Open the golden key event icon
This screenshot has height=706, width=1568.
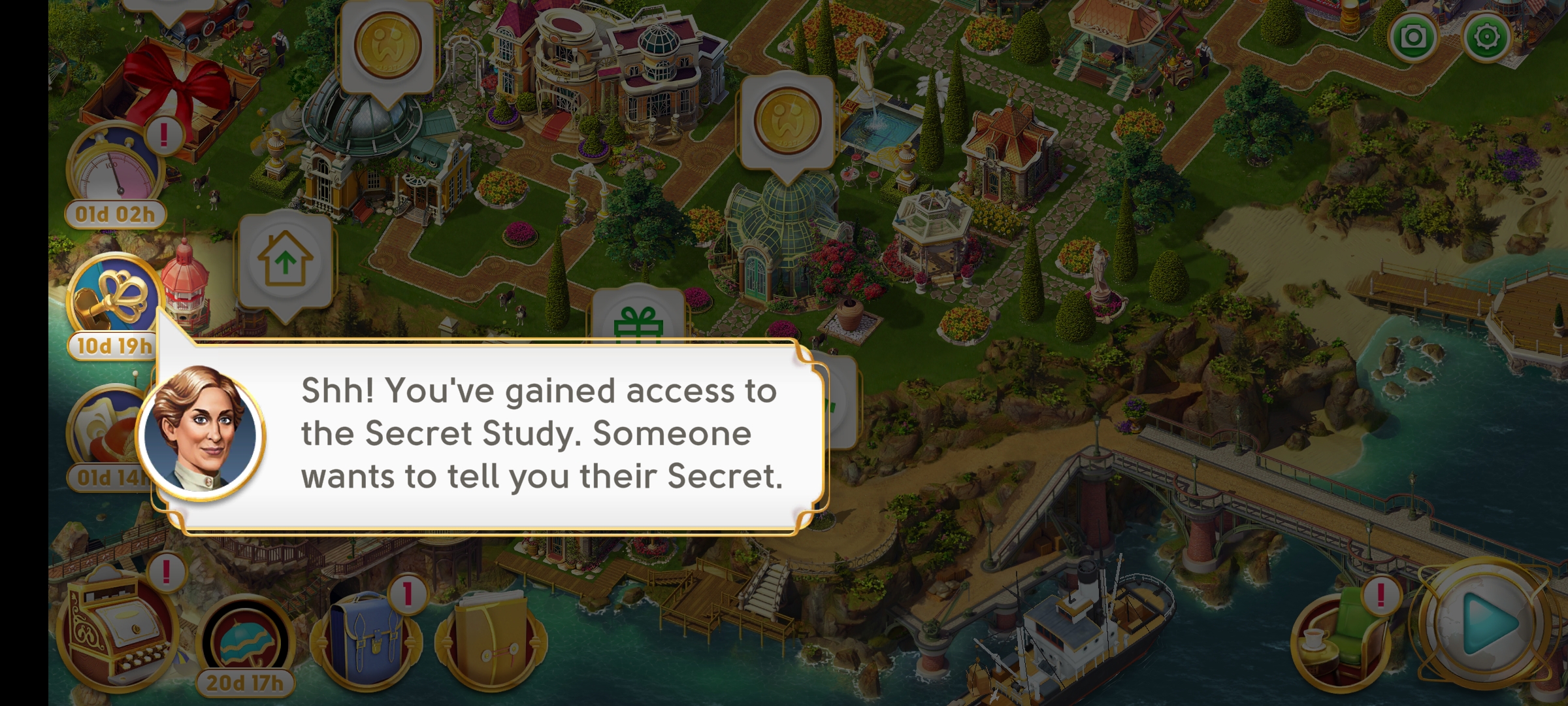[x=114, y=297]
